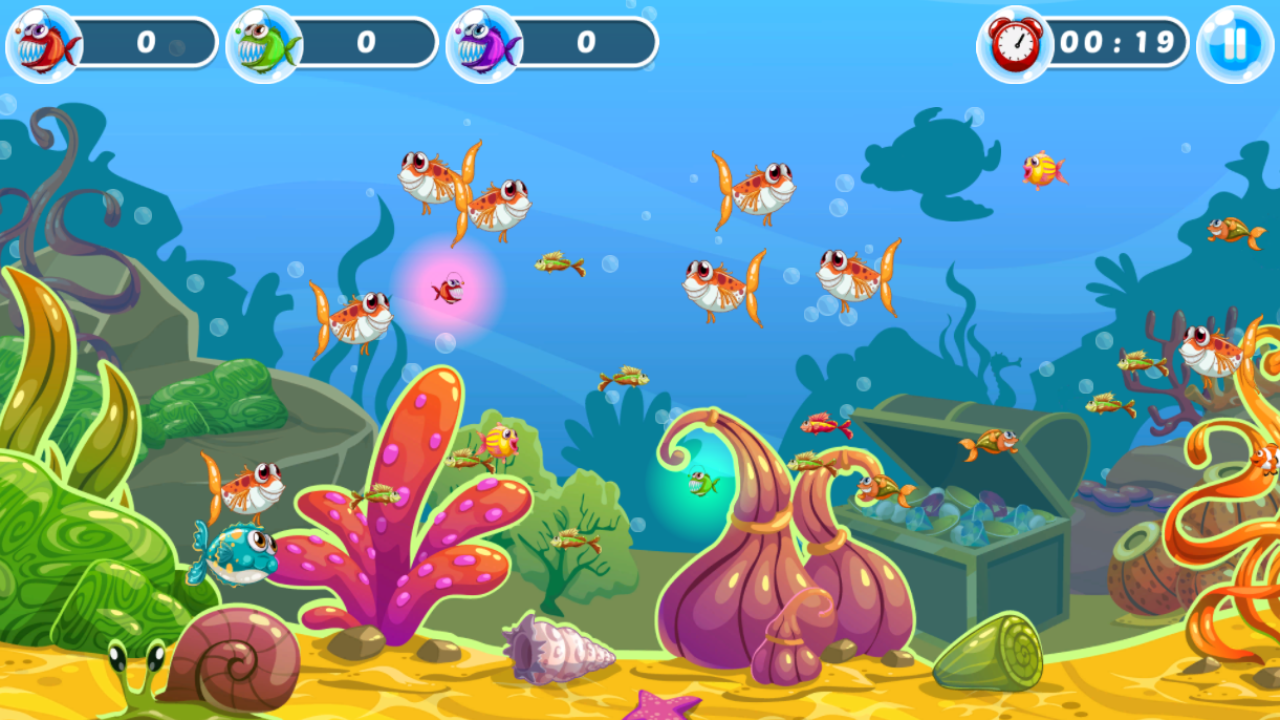Click the pink starfish at the bottom
Viewport: 1280px width, 720px height.
point(655,712)
